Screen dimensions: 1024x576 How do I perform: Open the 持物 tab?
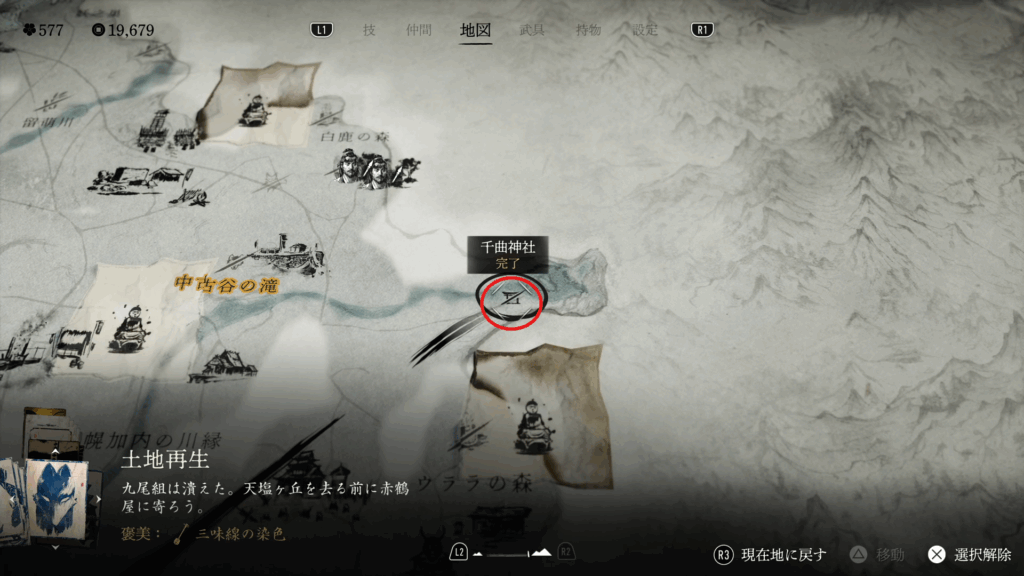[x=588, y=30]
